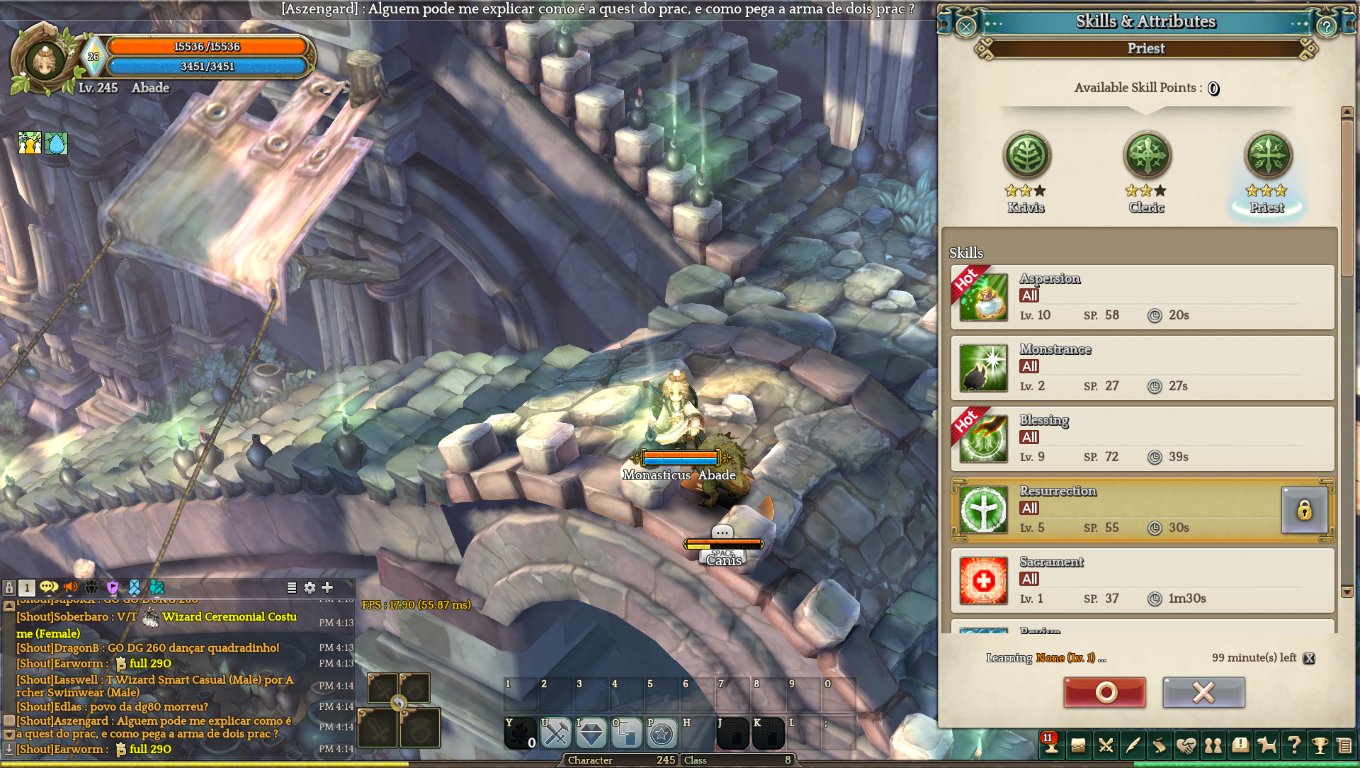Open the companion dog menu icon

(1267, 745)
